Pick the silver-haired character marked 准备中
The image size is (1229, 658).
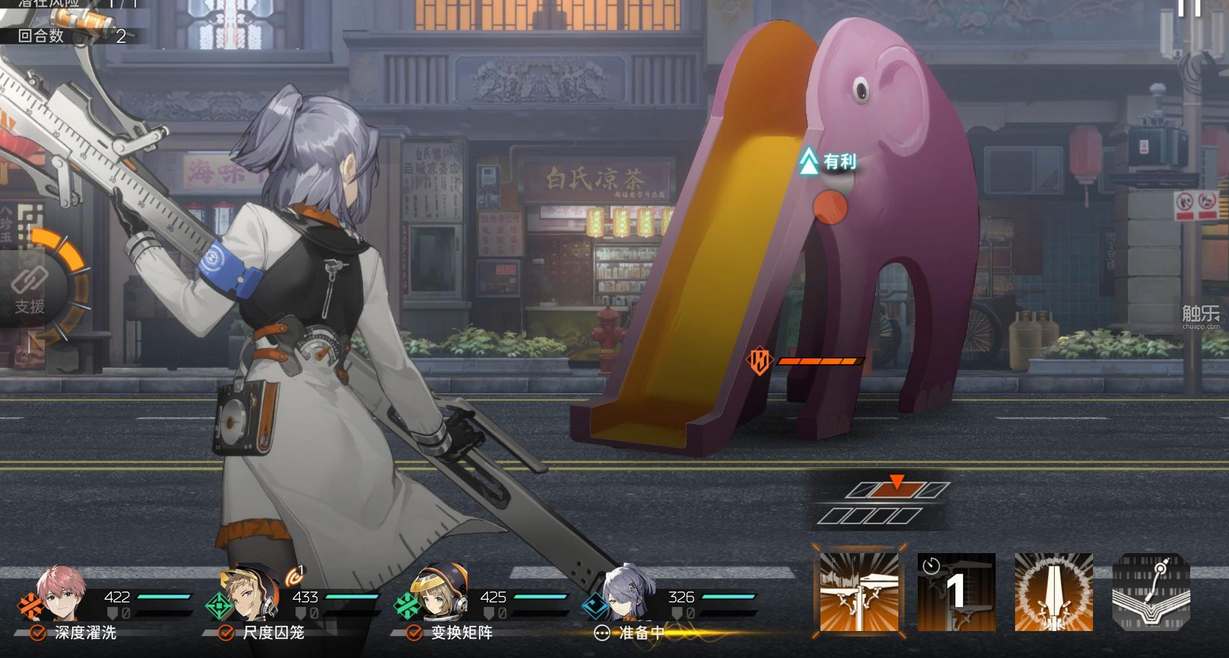626,596
